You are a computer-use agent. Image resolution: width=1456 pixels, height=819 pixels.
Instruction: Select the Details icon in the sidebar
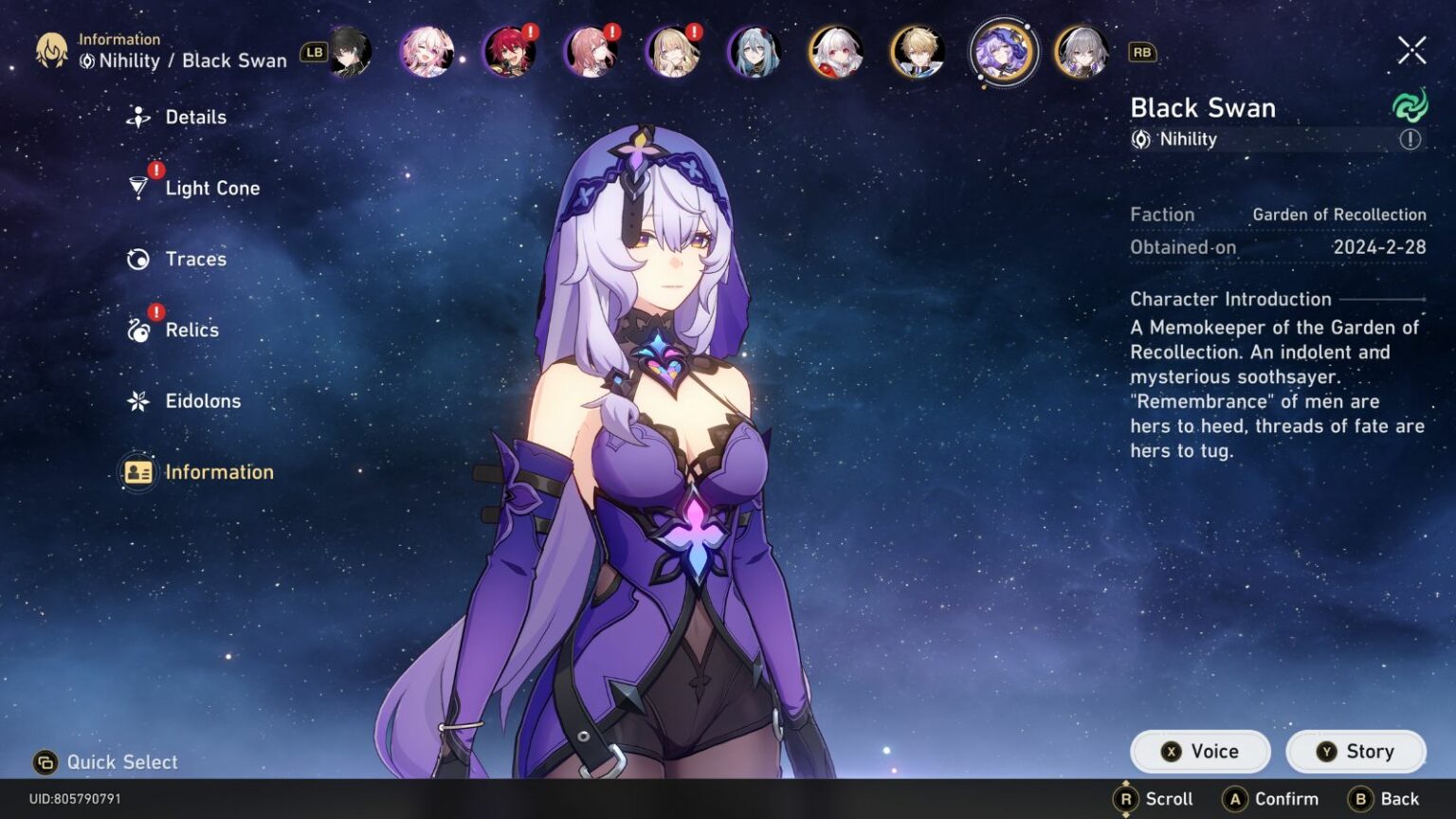138,117
